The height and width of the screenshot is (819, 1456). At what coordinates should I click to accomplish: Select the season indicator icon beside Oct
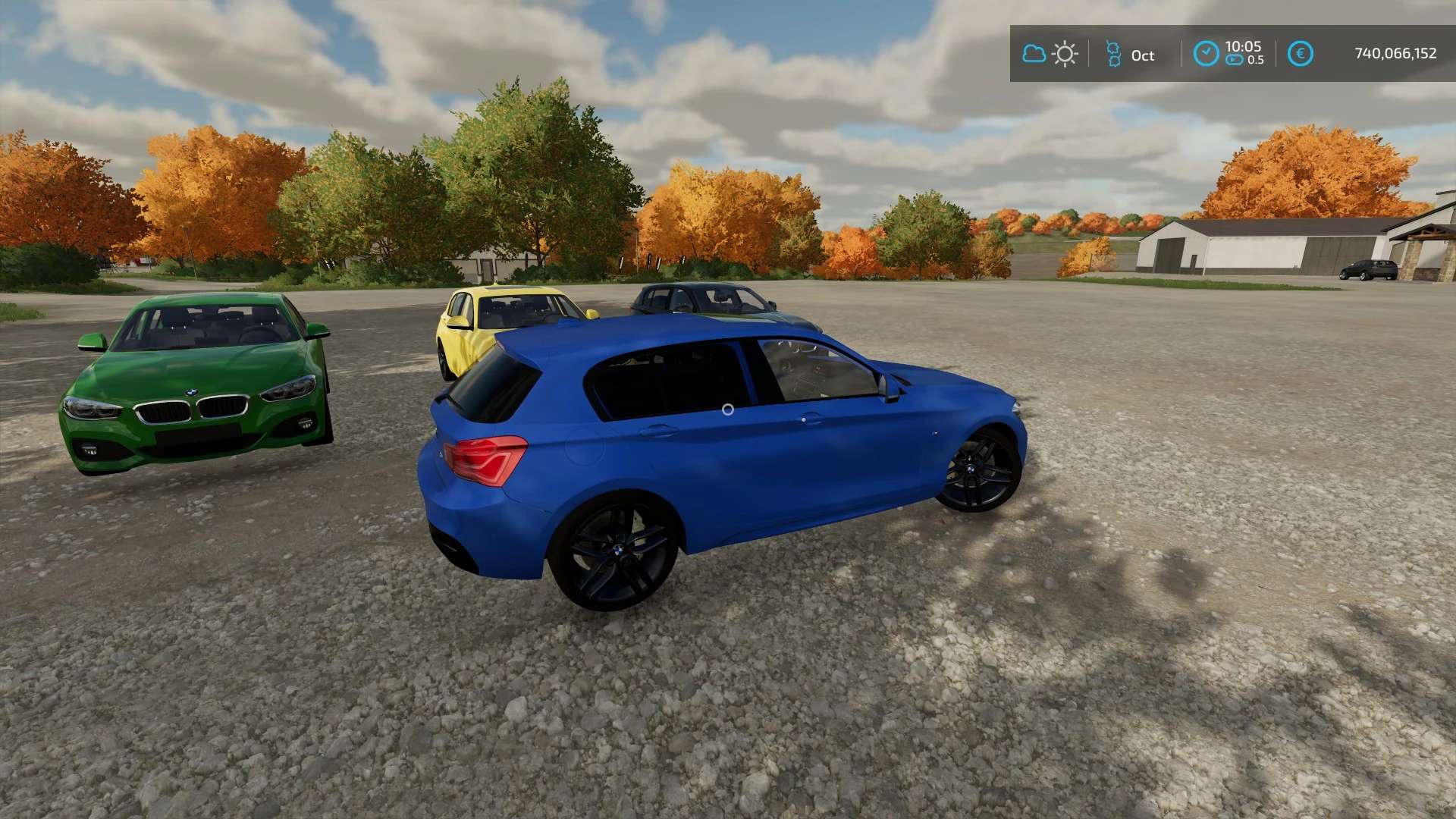[1112, 54]
